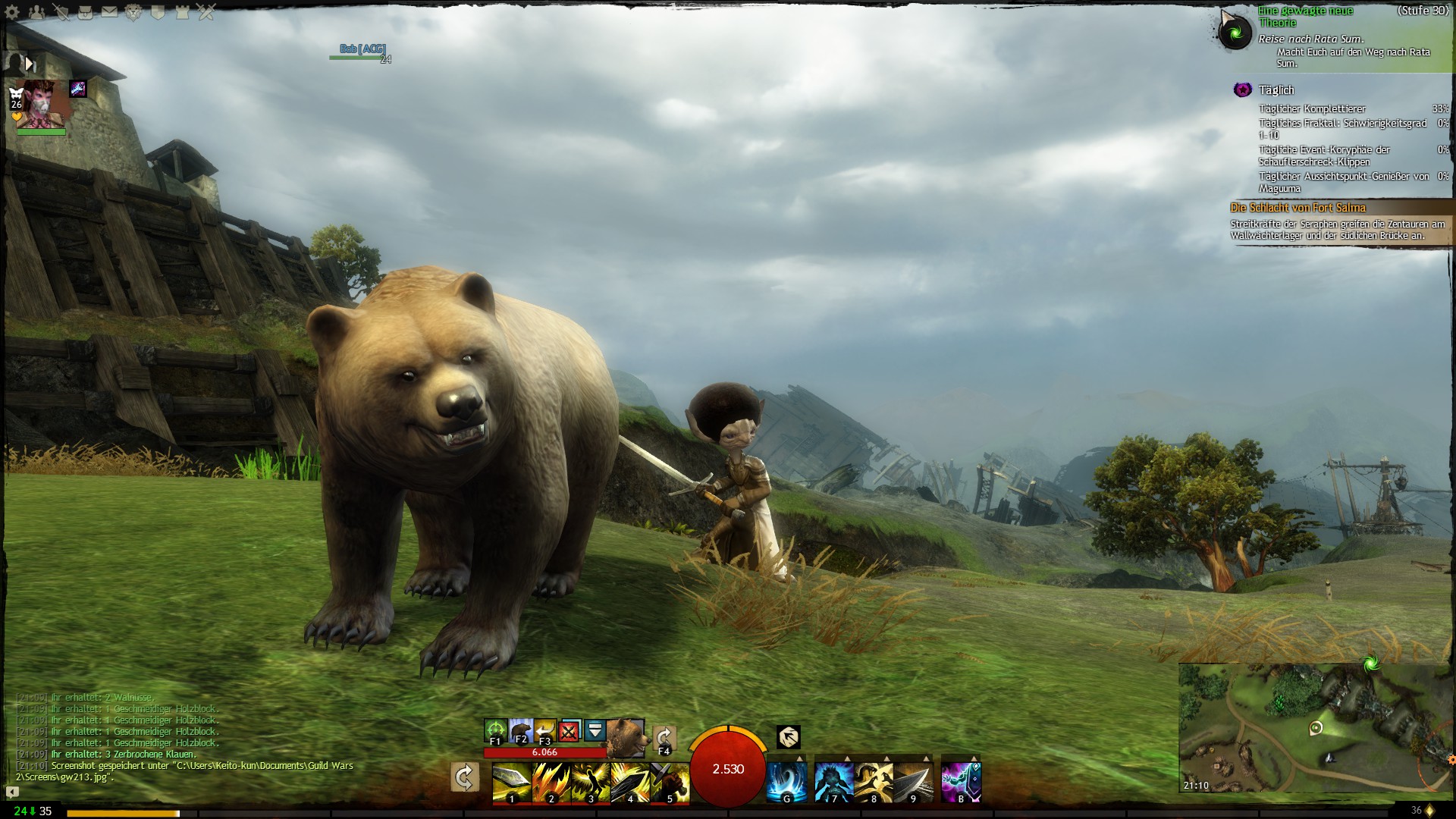Use the bear pet F2 skill

coord(520,732)
